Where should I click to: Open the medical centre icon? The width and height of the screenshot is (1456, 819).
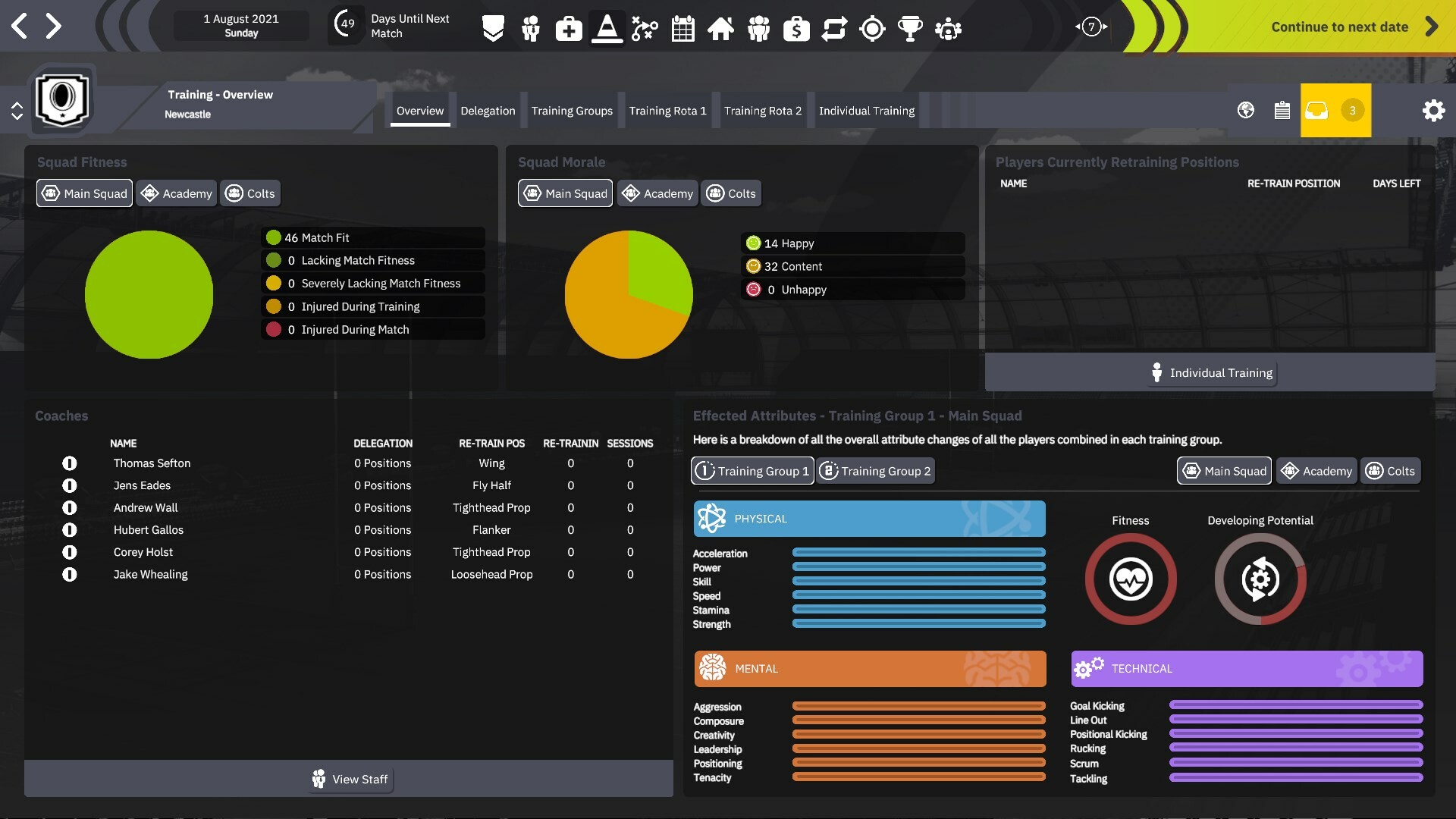coord(569,29)
